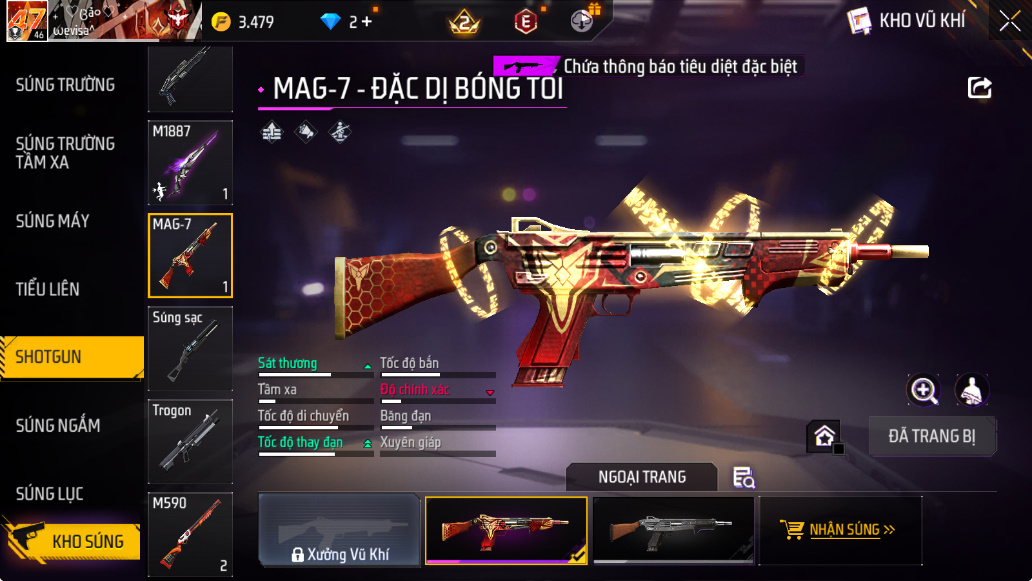
Task: Choose the Trogon weapon thumbnail
Action: click(x=190, y=441)
